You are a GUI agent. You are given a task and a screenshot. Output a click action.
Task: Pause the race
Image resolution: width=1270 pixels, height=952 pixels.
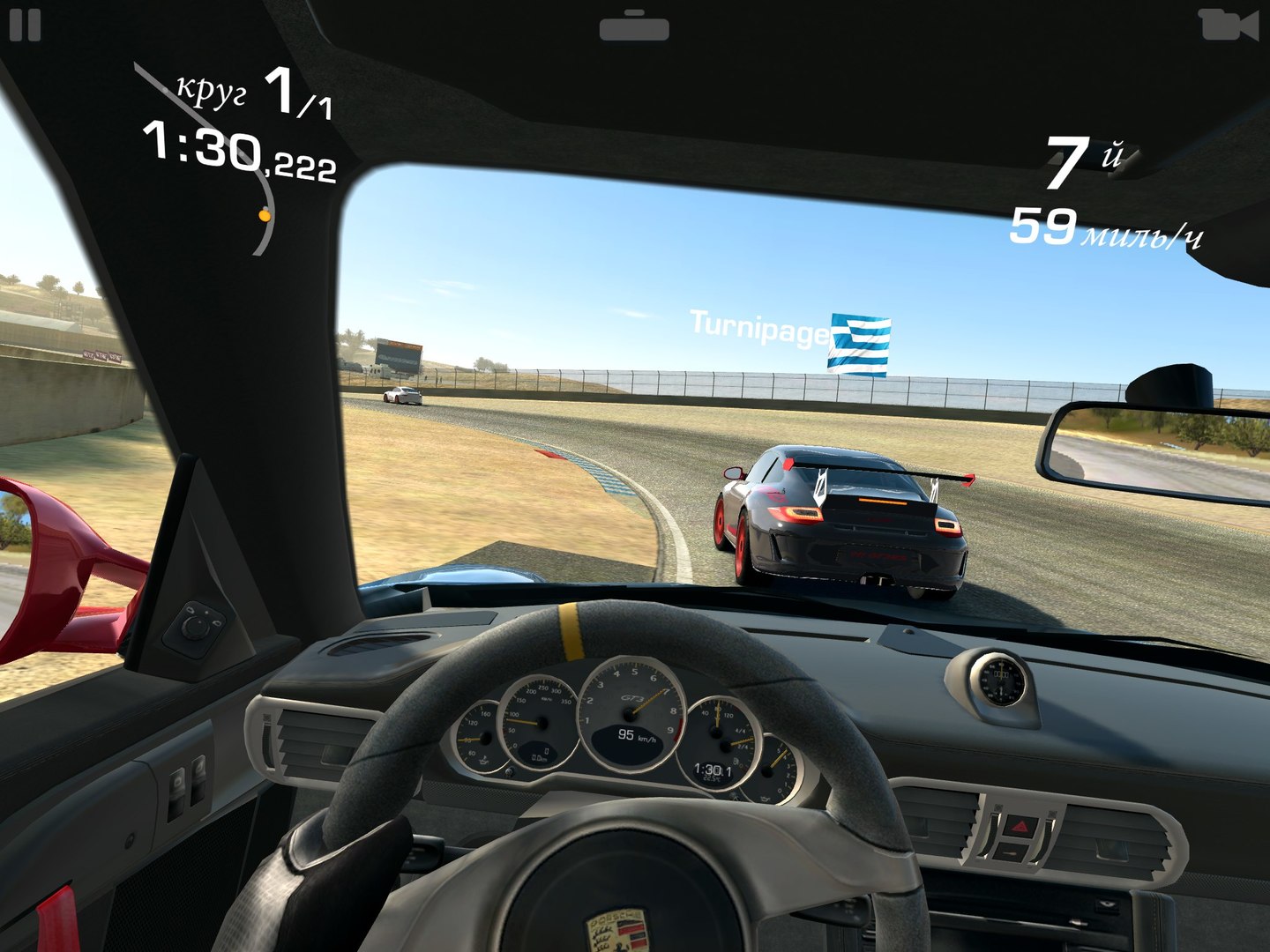point(25,25)
